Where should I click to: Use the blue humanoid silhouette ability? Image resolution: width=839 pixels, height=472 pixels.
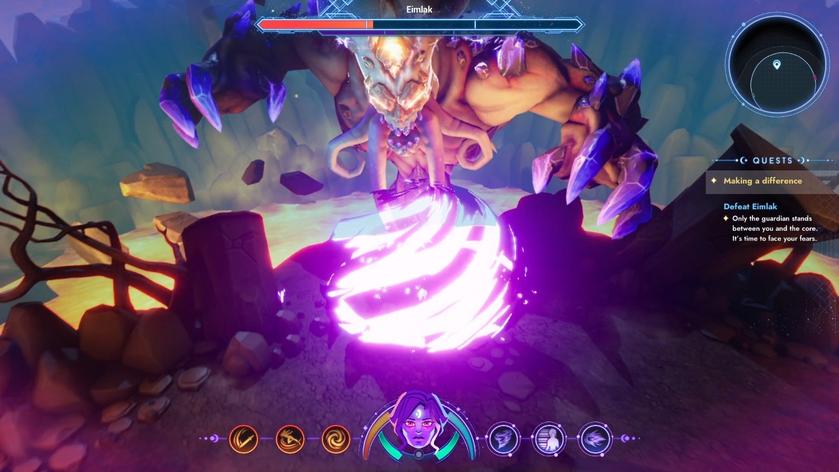[549, 438]
